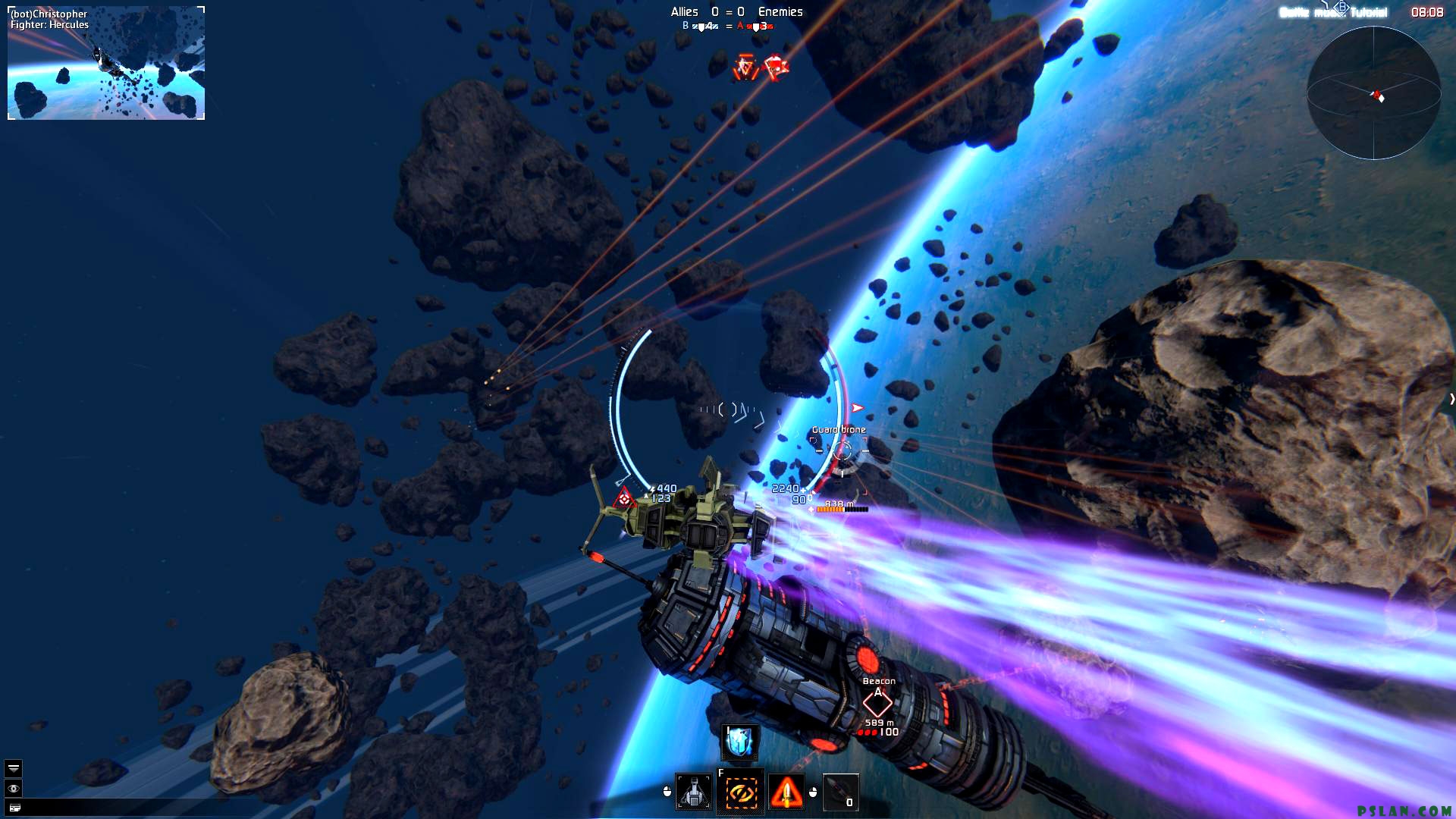The width and height of the screenshot is (1456, 819).
Task: Click the circular radar in the corner
Action: (1373, 93)
